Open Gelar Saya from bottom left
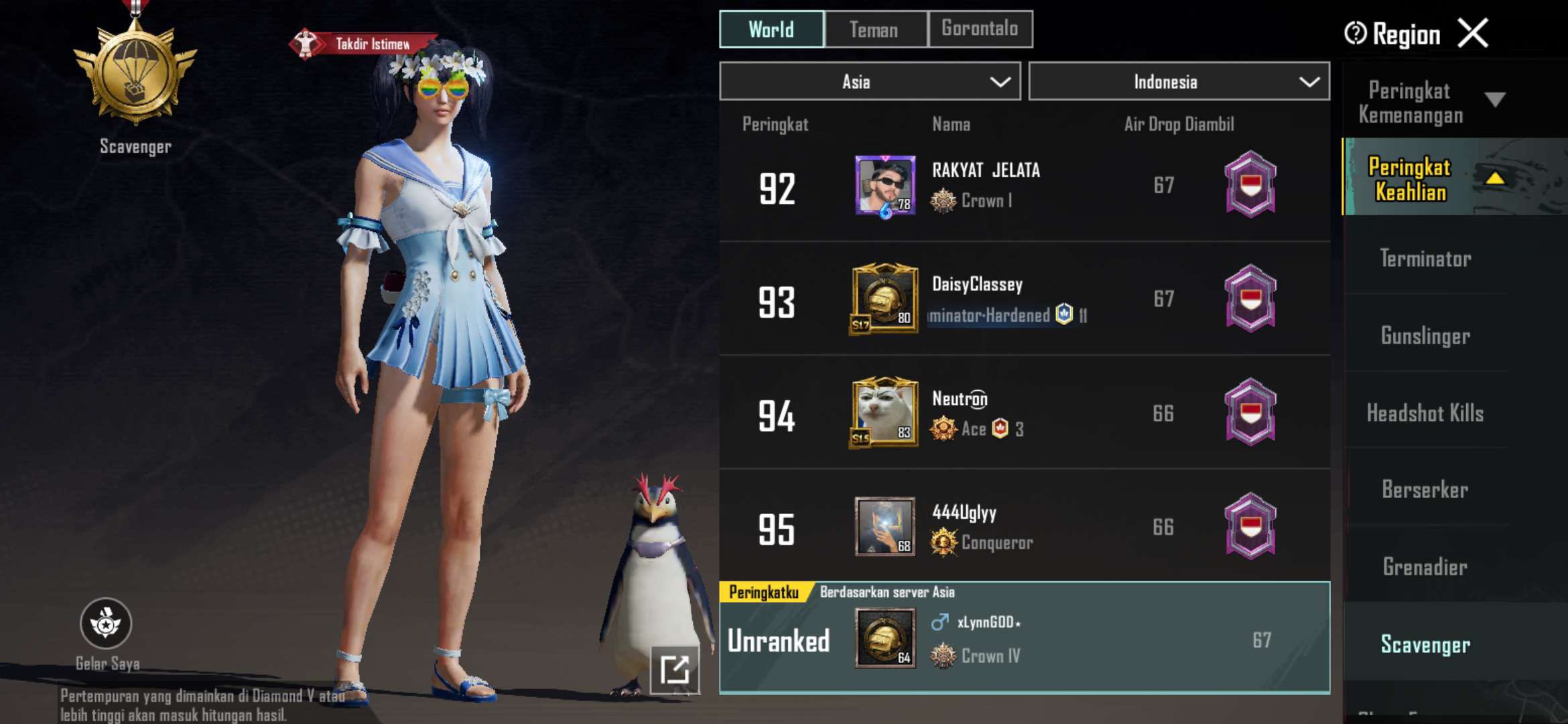Viewport: 1568px width, 724px height. point(106,623)
